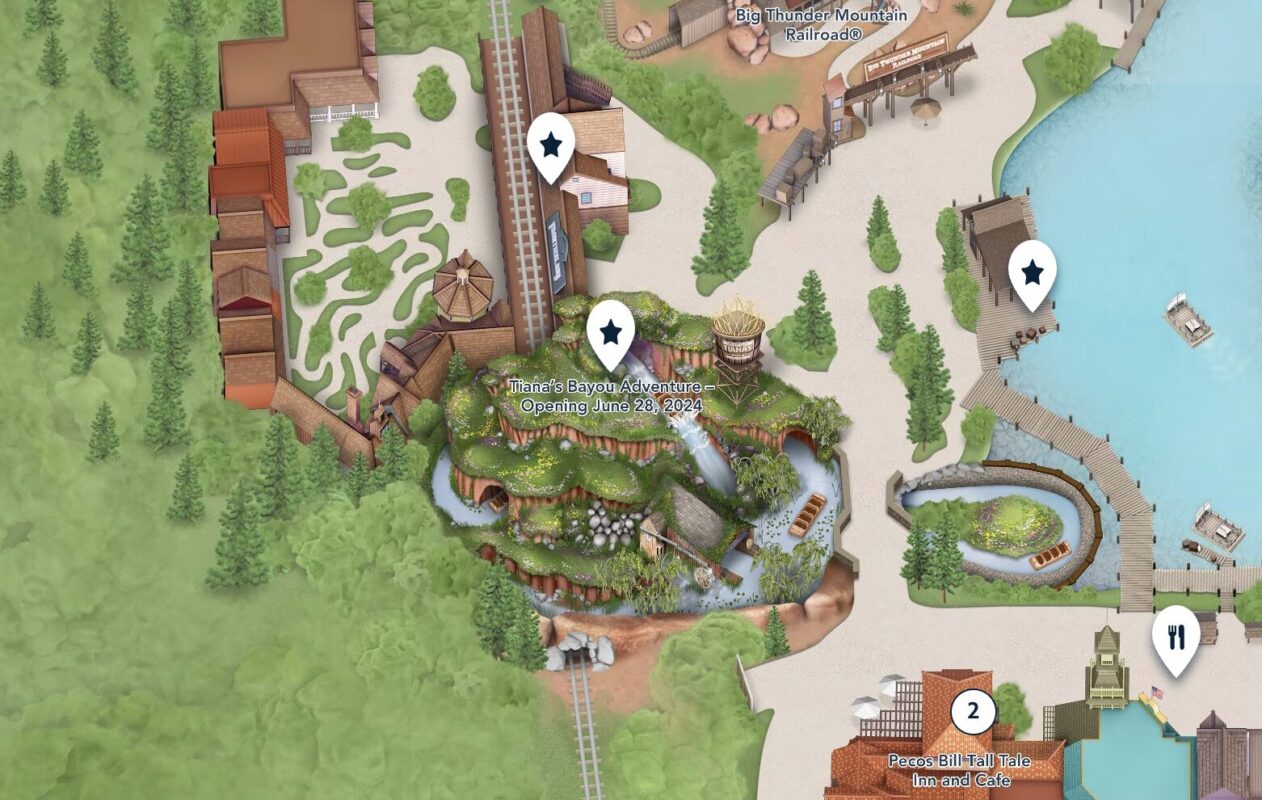Choose the Big Thunder Mountain Railroad label
The width and height of the screenshot is (1262, 800).
point(821,23)
